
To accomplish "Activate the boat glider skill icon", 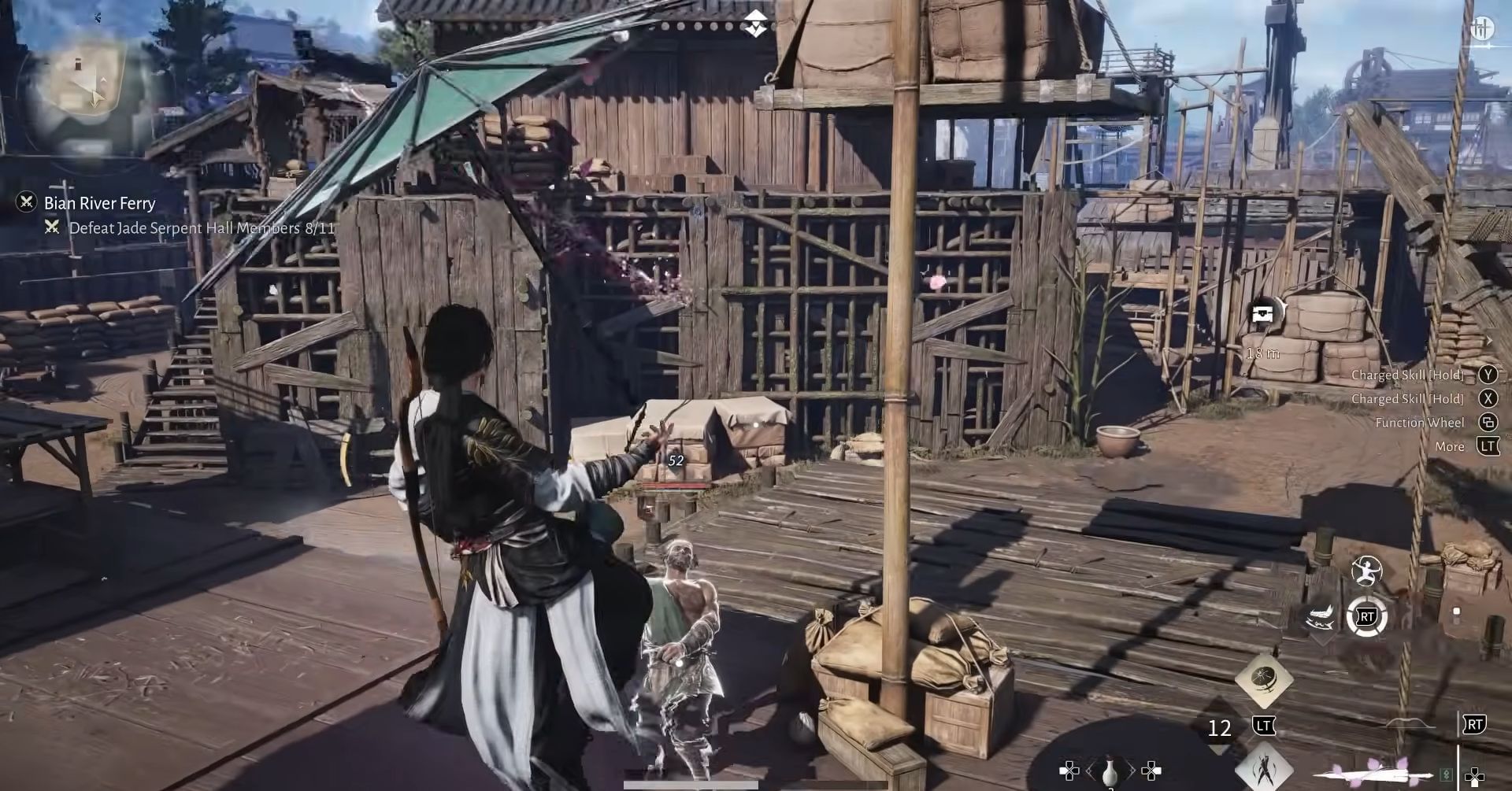I will [x=1318, y=616].
